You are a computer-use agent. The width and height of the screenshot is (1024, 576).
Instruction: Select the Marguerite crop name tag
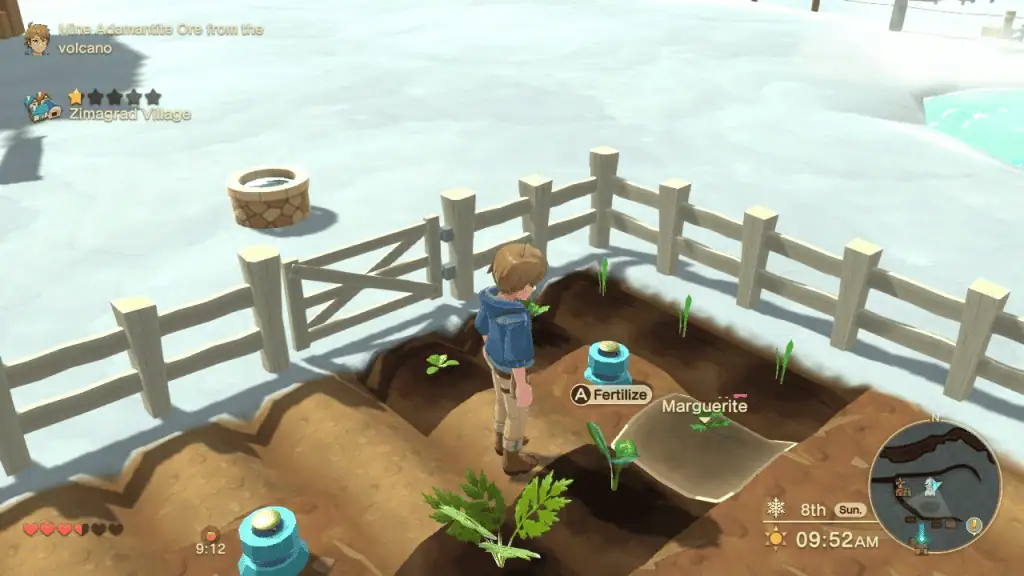coord(704,406)
